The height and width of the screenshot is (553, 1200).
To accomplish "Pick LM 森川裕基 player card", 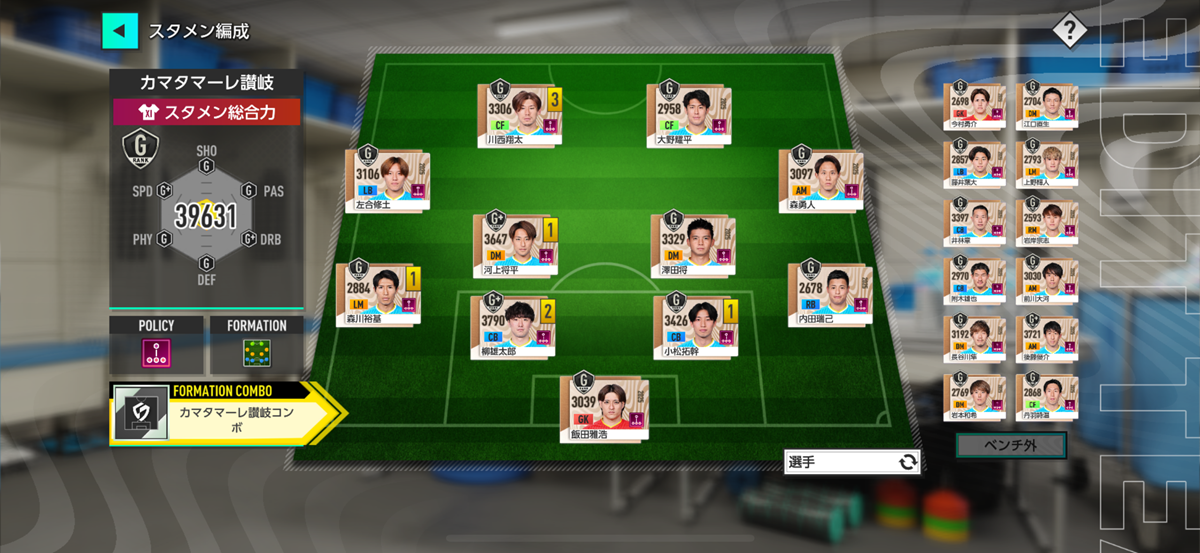I will 375,295.
